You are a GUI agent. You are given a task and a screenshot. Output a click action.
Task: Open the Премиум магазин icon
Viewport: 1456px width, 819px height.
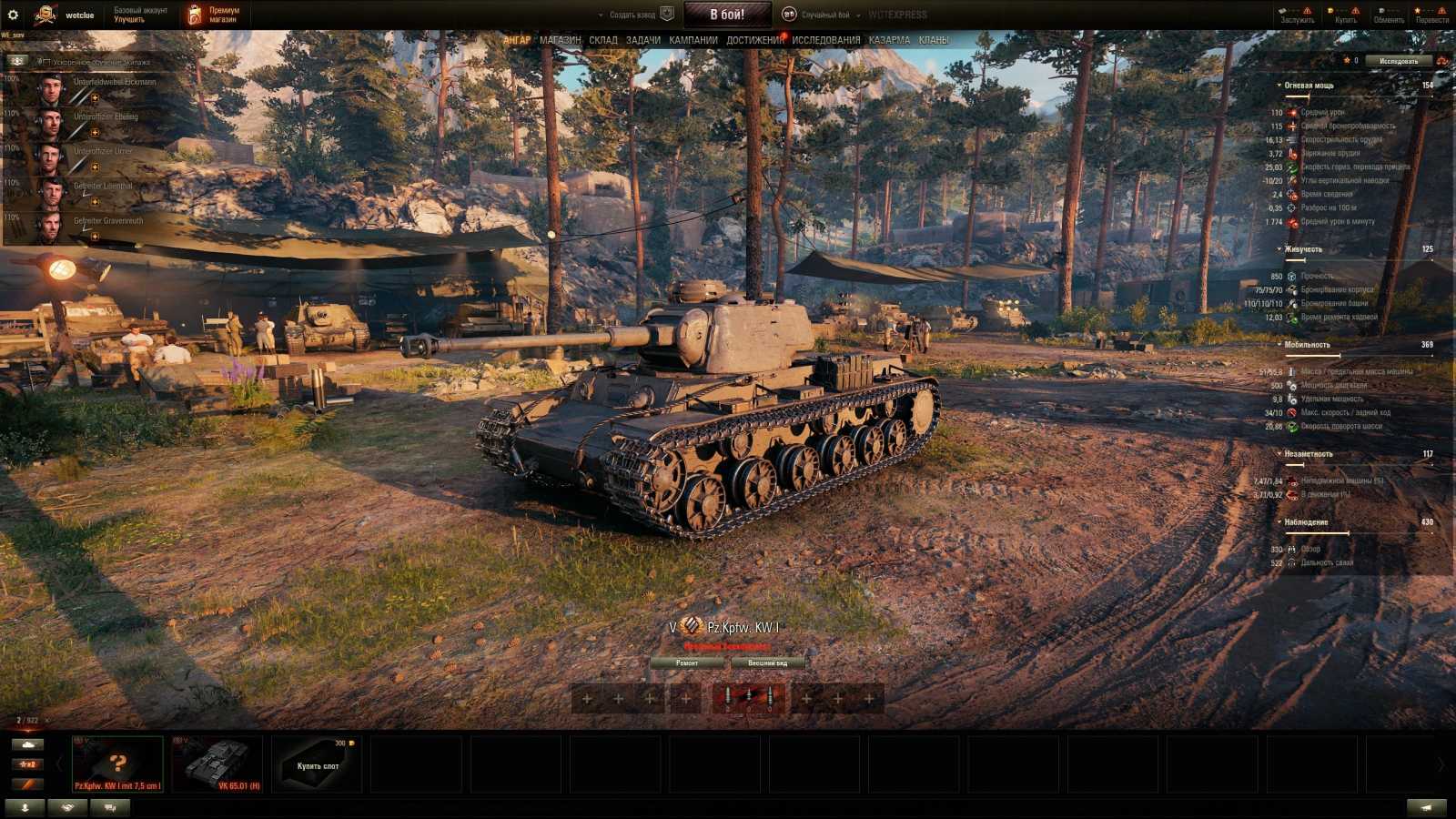click(x=196, y=13)
